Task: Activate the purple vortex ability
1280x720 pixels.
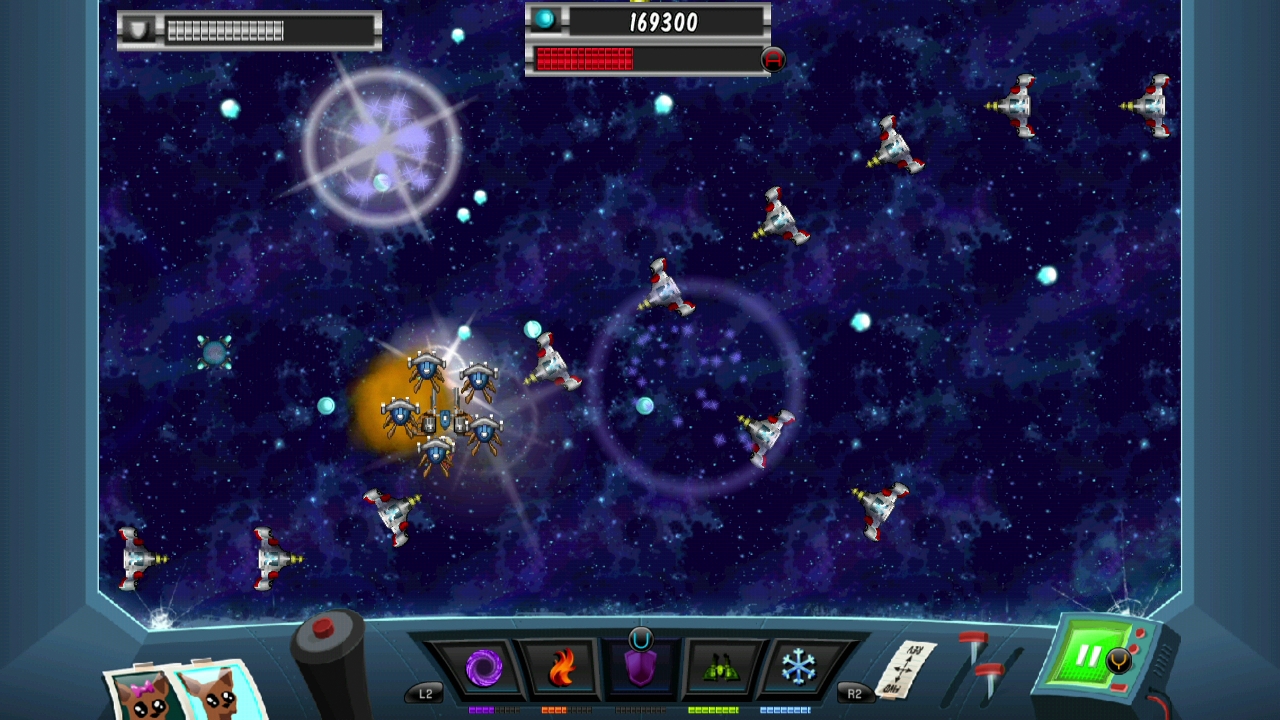Action: (x=484, y=667)
